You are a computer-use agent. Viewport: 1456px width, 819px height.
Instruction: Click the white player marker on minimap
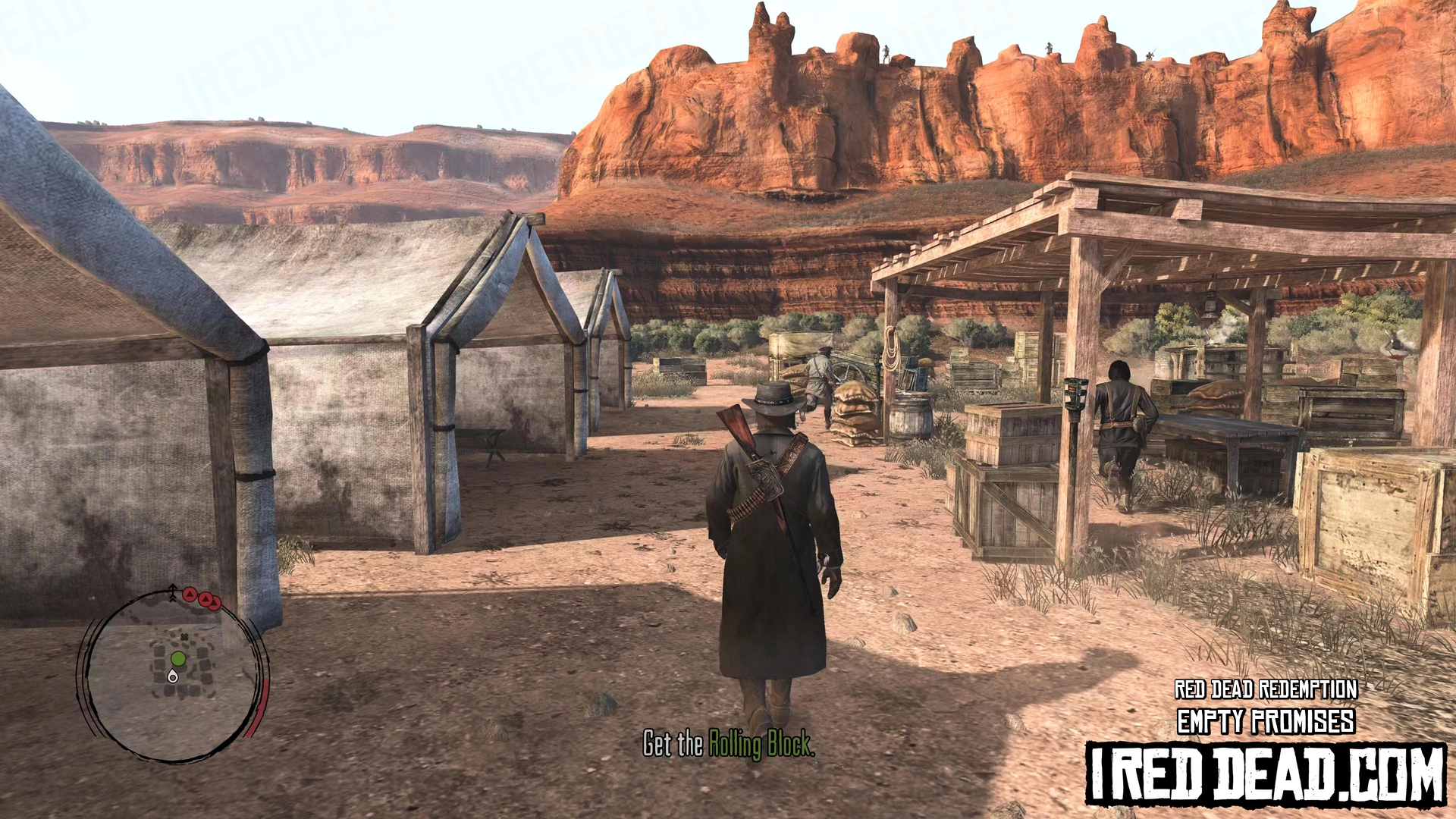[x=173, y=676]
